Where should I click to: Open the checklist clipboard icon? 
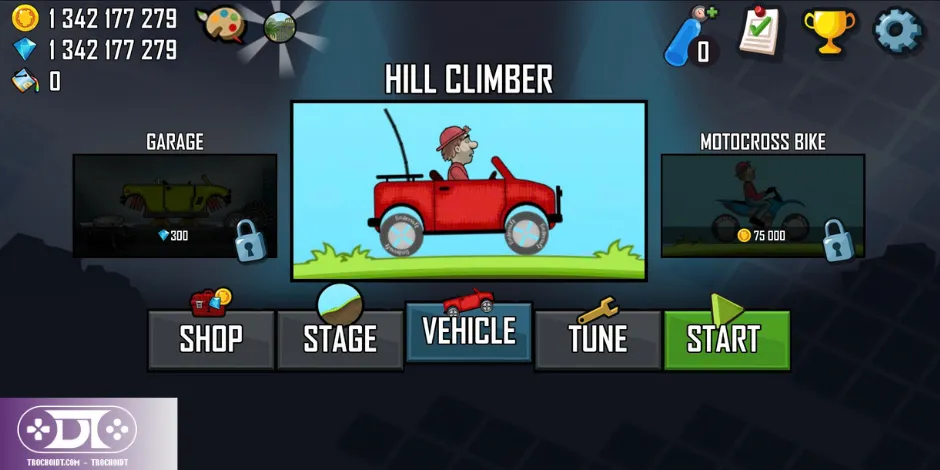pyautogui.click(x=761, y=31)
